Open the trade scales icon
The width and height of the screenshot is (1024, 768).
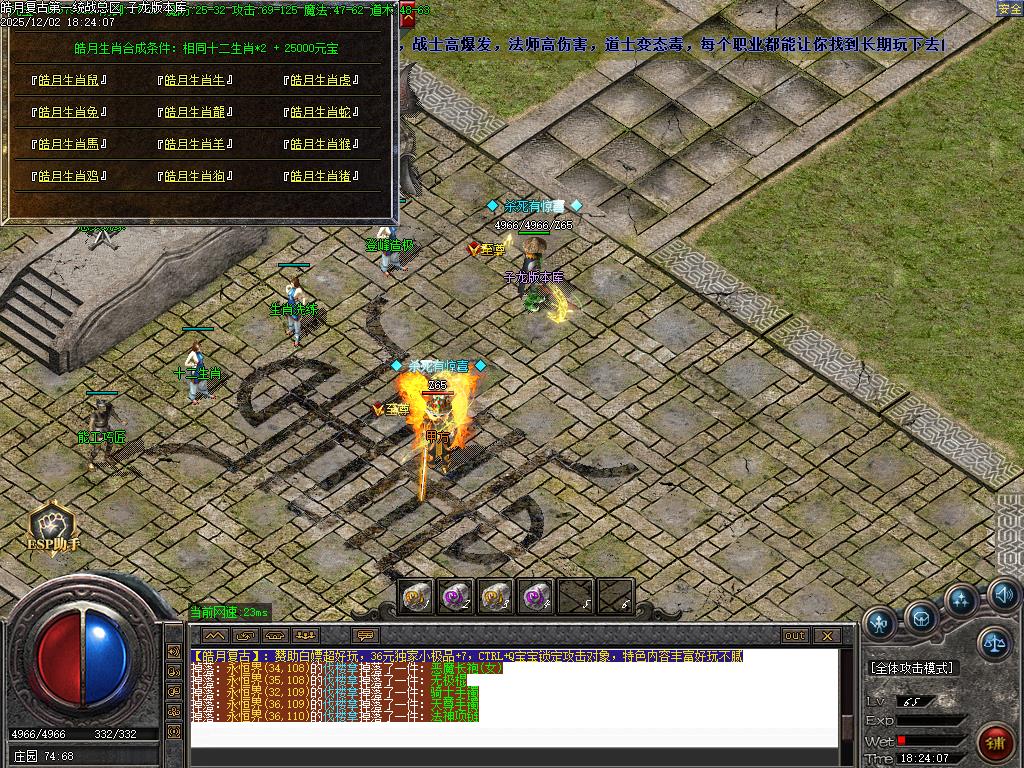(x=994, y=642)
